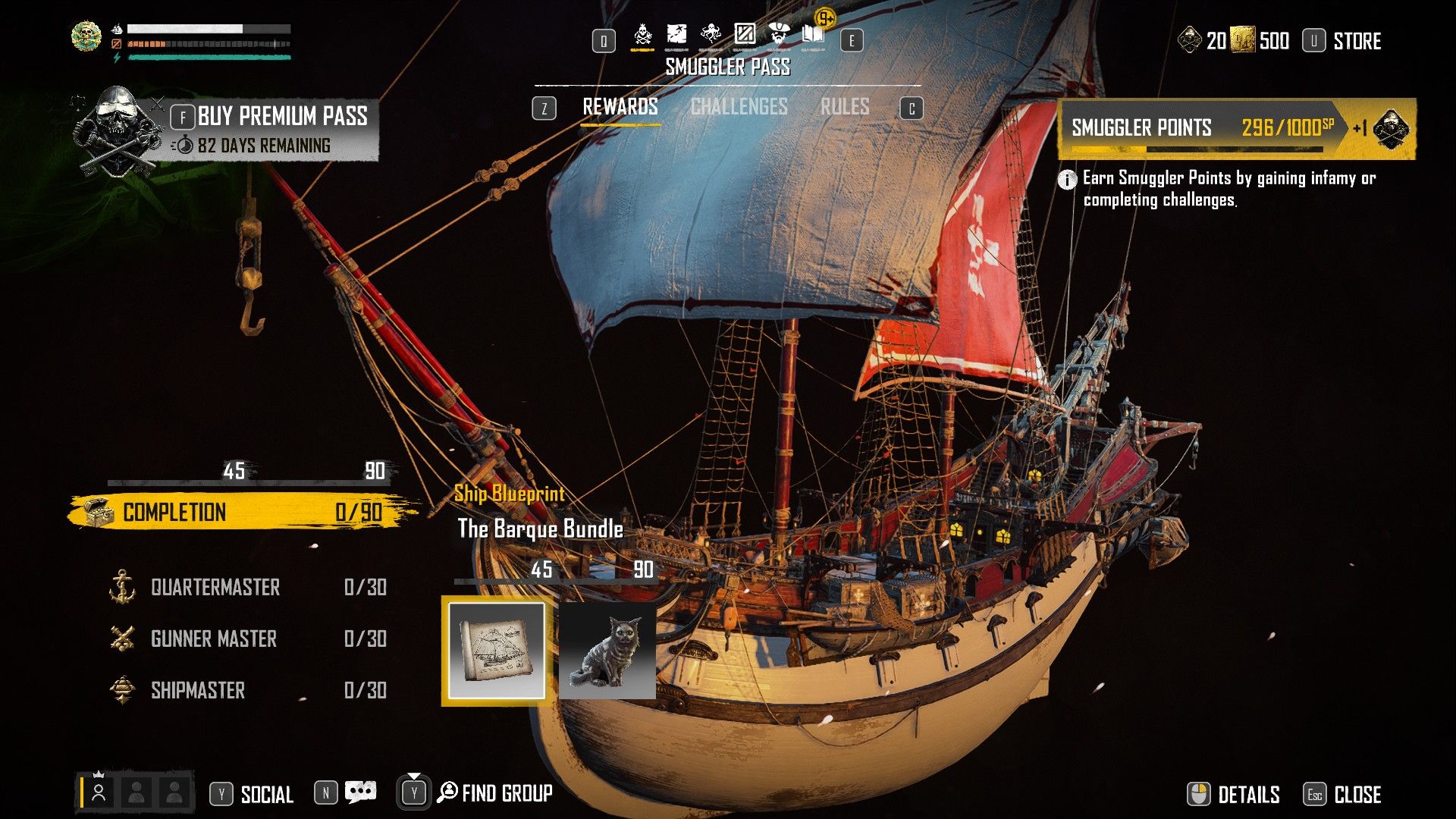This screenshot has width=1456, height=819.
Task: Open the Store
Action: coord(1357,41)
